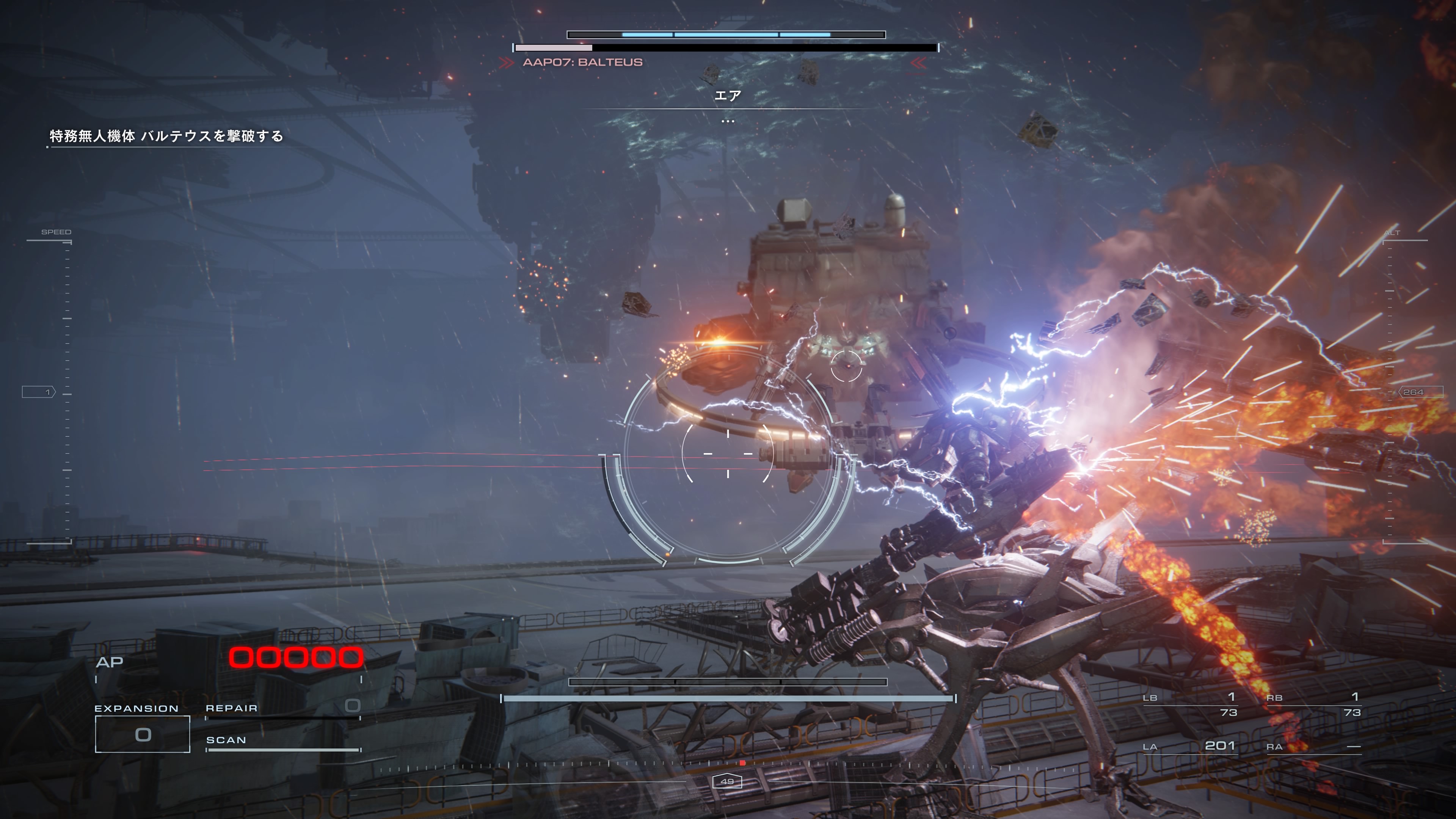Click the AAP07: BALTEUS boss name label
Screen dimensions: 1456x819
(x=582, y=62)
